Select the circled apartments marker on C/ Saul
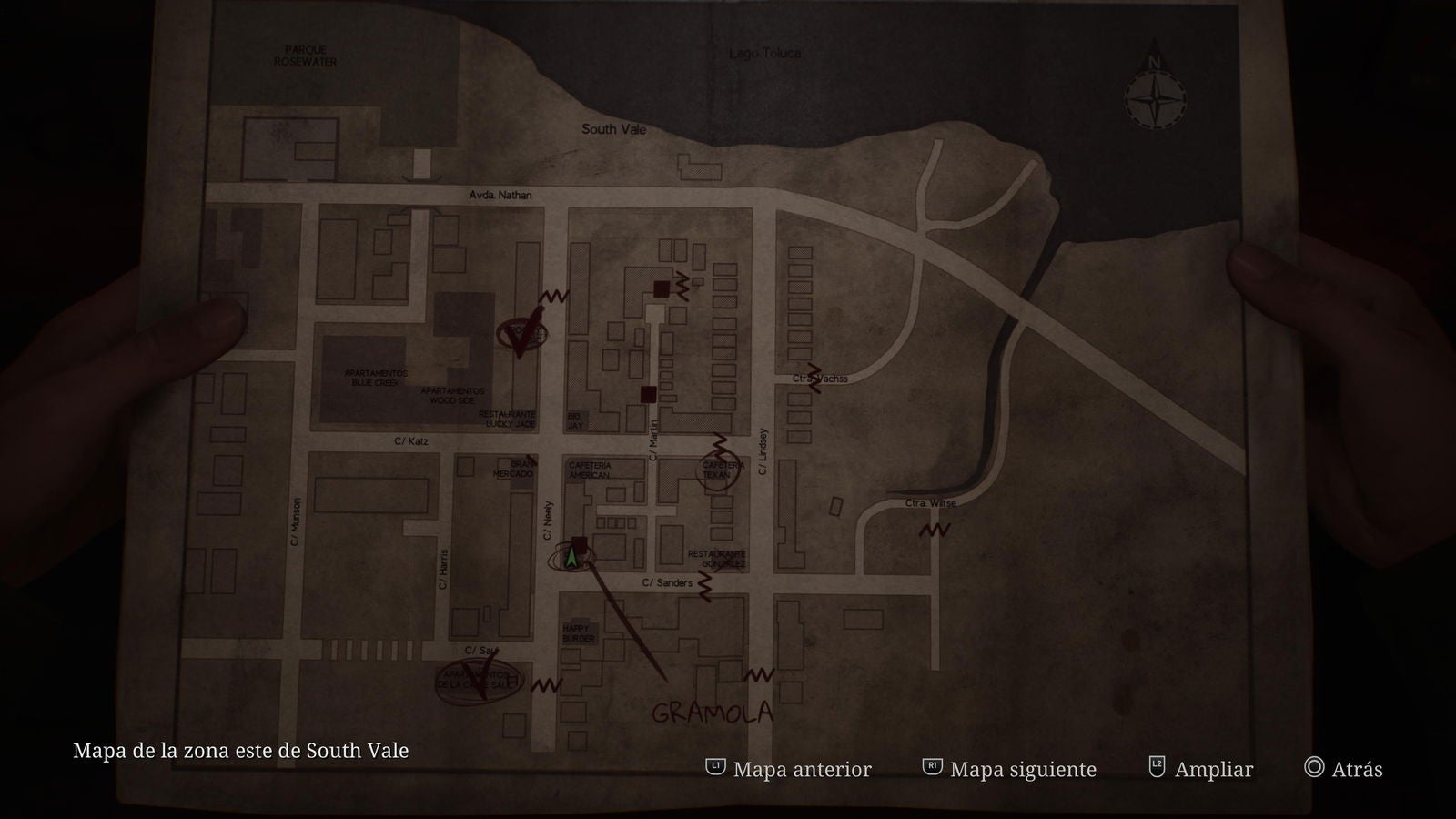1456x819 pixels. click(479, 681)
